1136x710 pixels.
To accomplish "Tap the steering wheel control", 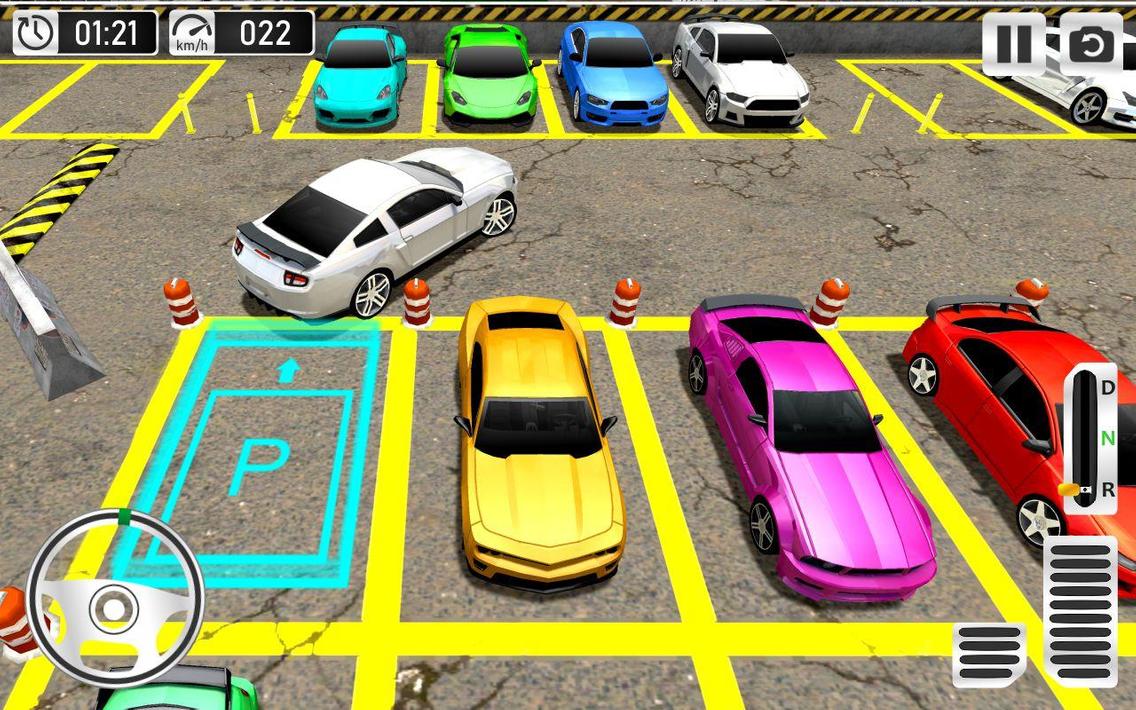I will (x=115, y=602).
